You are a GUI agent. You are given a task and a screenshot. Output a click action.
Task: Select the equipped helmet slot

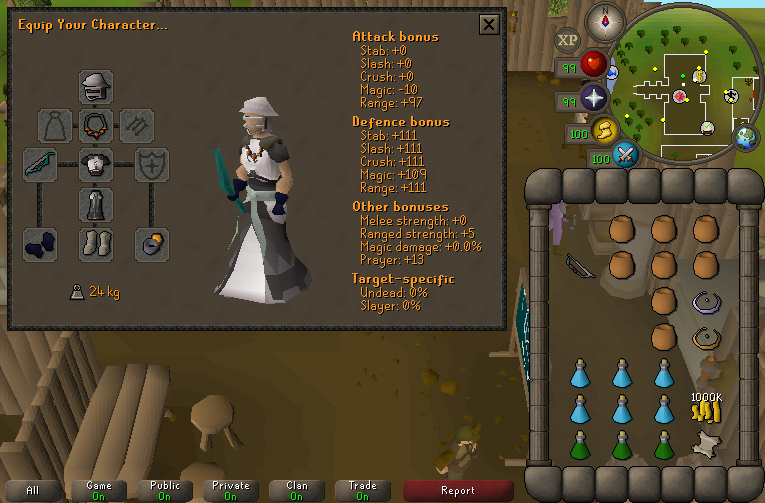(x=96, y=87)
